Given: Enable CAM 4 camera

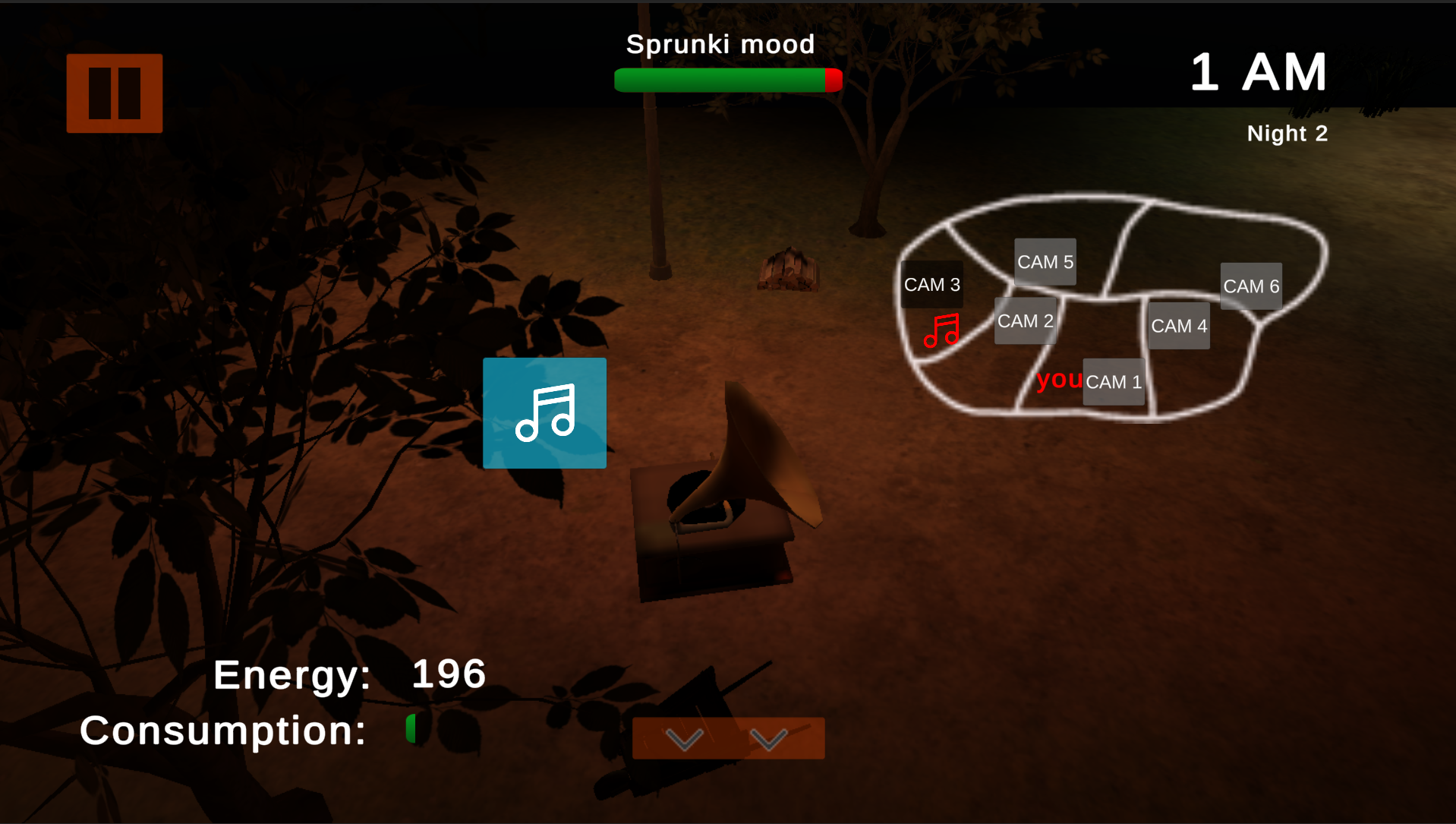Looking at the screenshot, I should tap(1179, 326).
